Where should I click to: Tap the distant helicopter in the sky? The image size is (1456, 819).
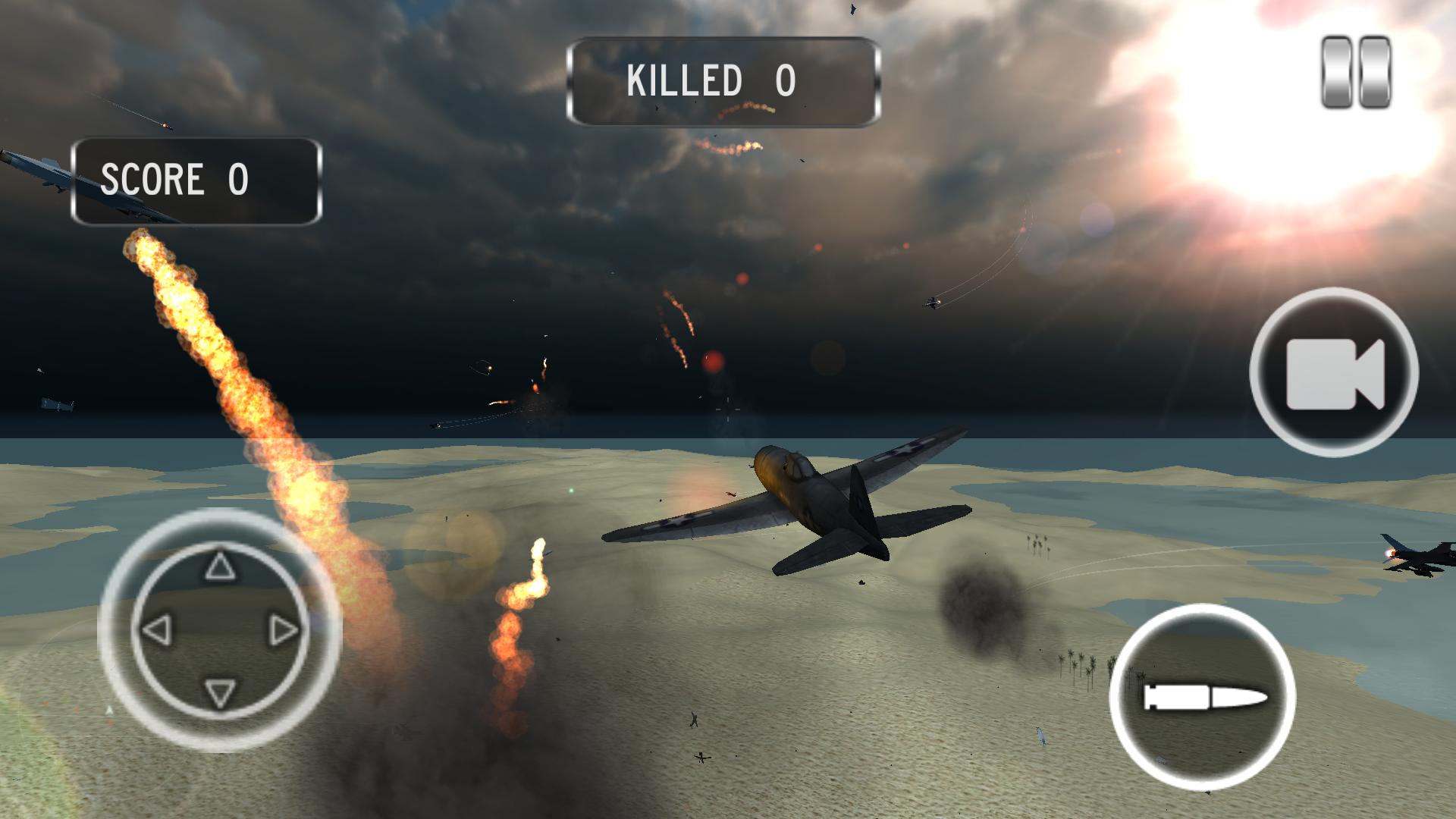(930, 303)
